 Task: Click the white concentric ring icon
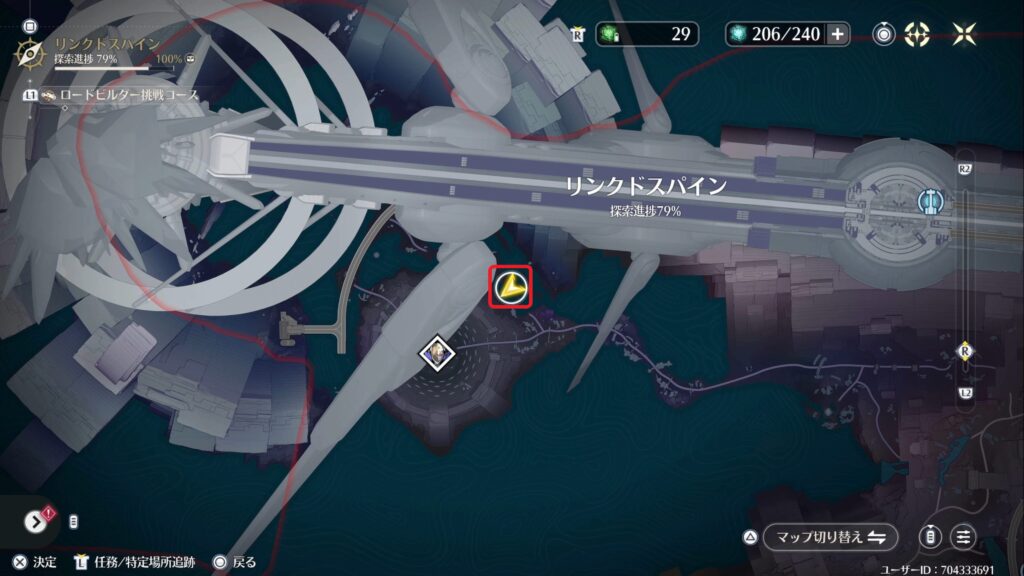click(x=883, y=34)
